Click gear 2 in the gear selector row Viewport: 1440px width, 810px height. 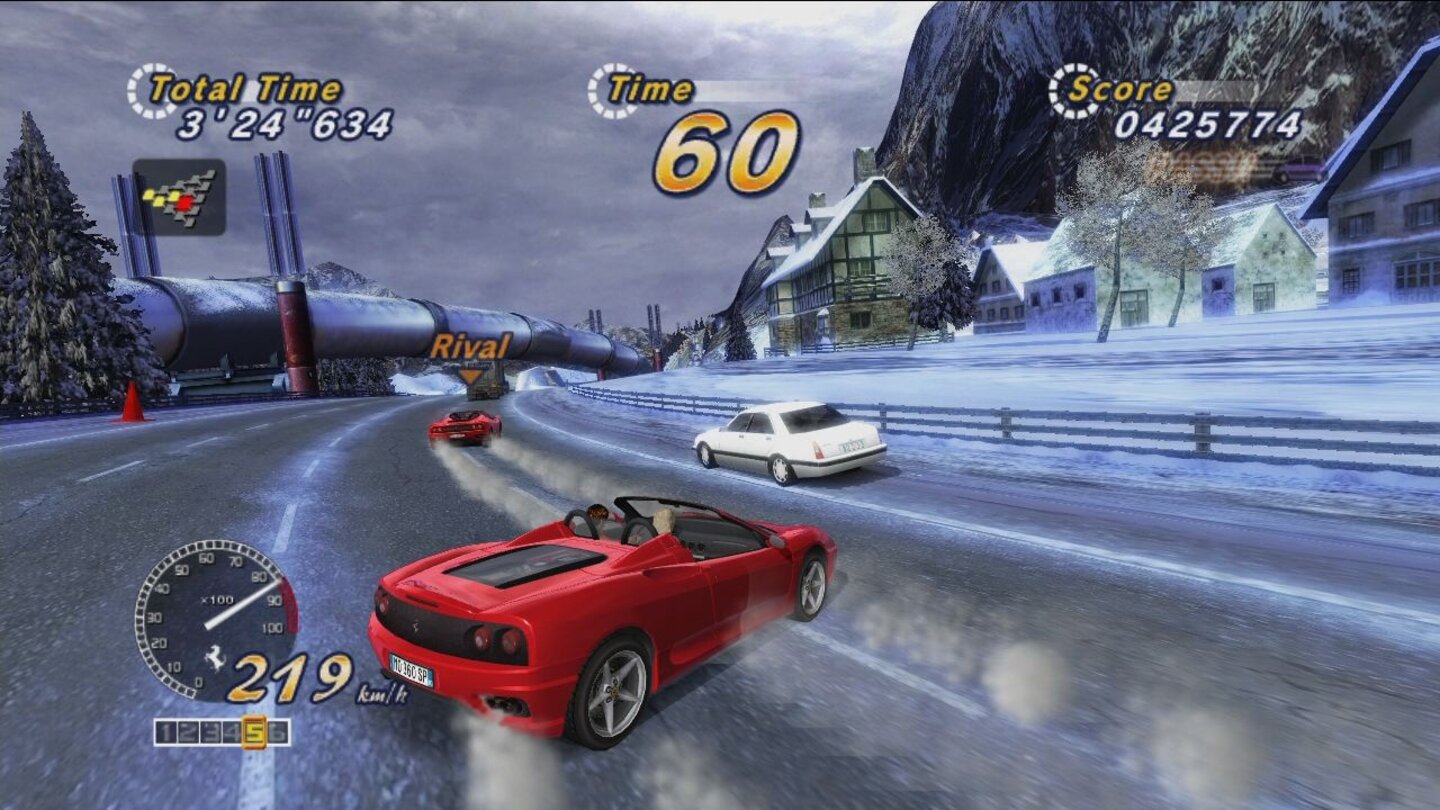point(186,731)
